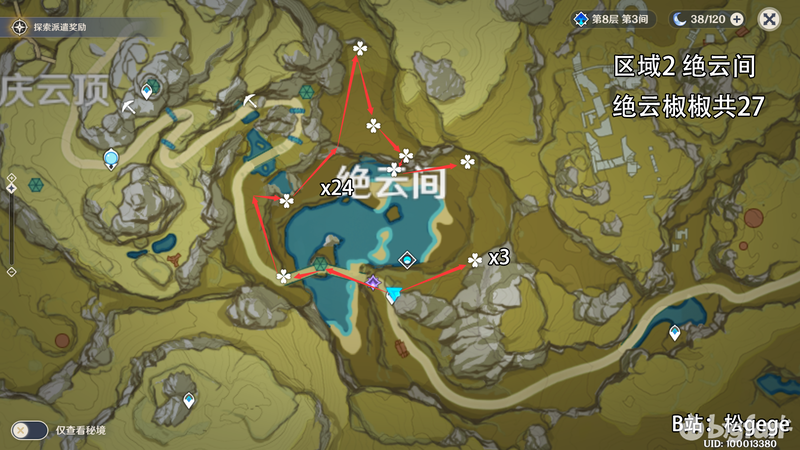Image resolution: width=800 pixels, height=450 pixels.
Task: Select the teleport waypoint at the bottom-left rocks
Action: click(189, 400)
